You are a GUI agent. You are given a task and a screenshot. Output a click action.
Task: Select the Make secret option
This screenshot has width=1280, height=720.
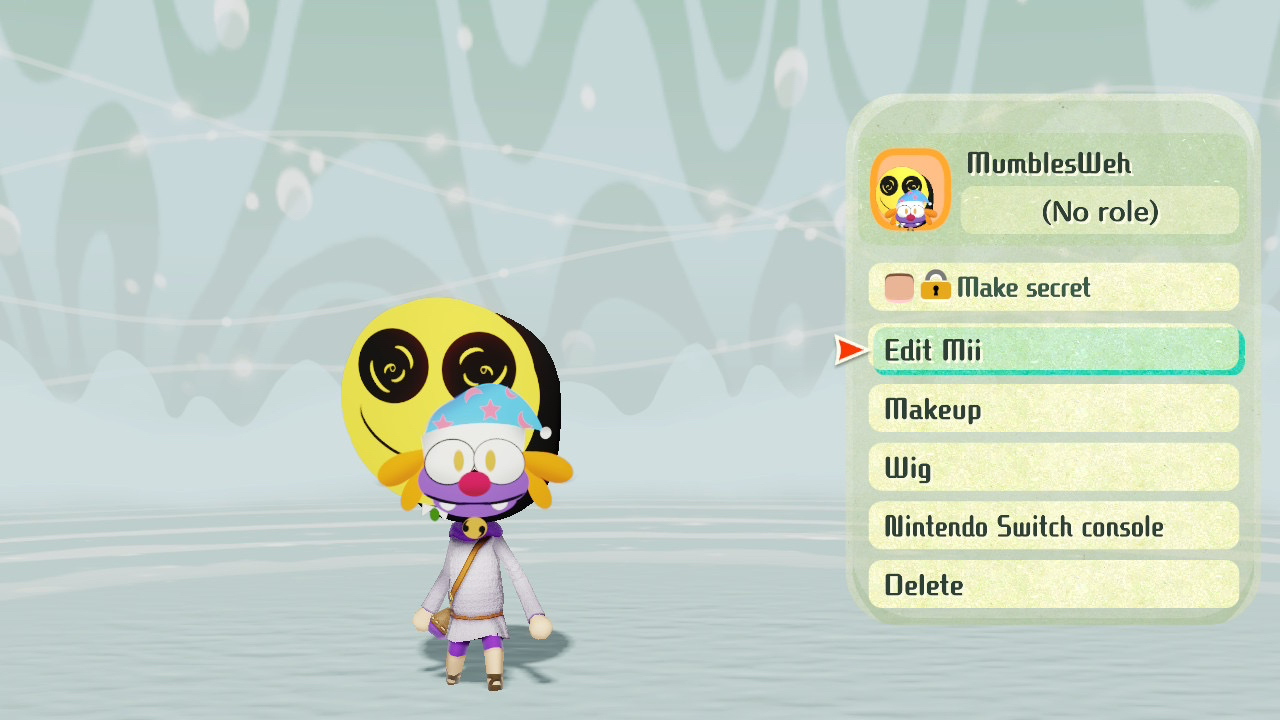(1053, 288)
